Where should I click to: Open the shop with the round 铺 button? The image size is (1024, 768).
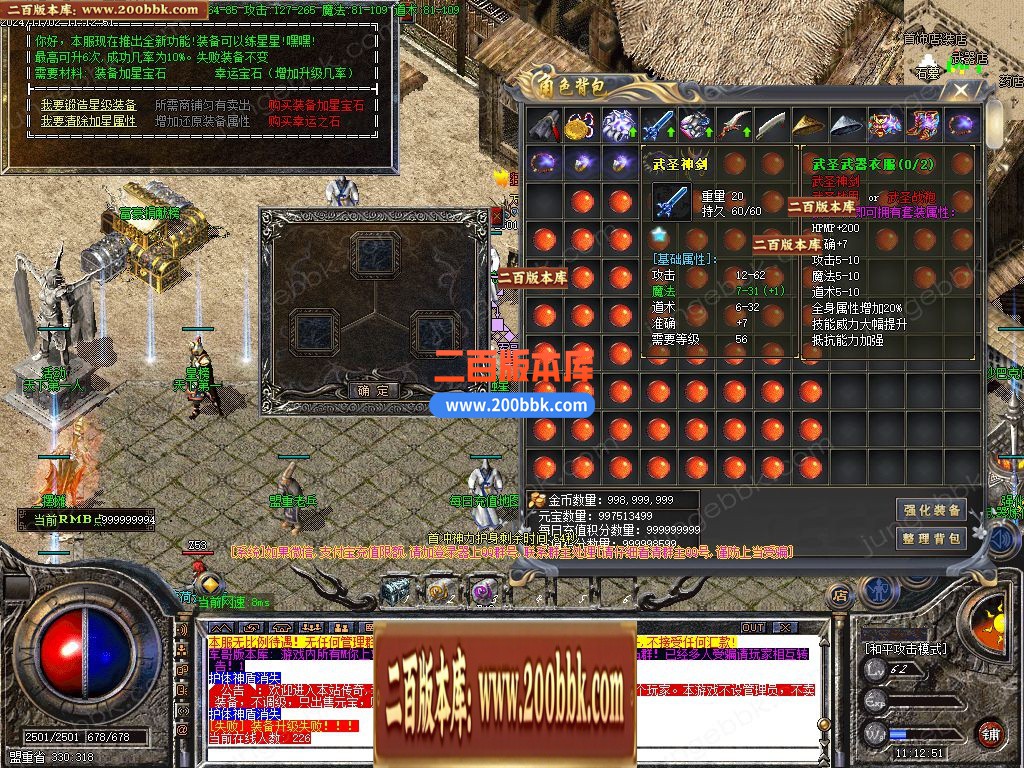coord(989,735)
